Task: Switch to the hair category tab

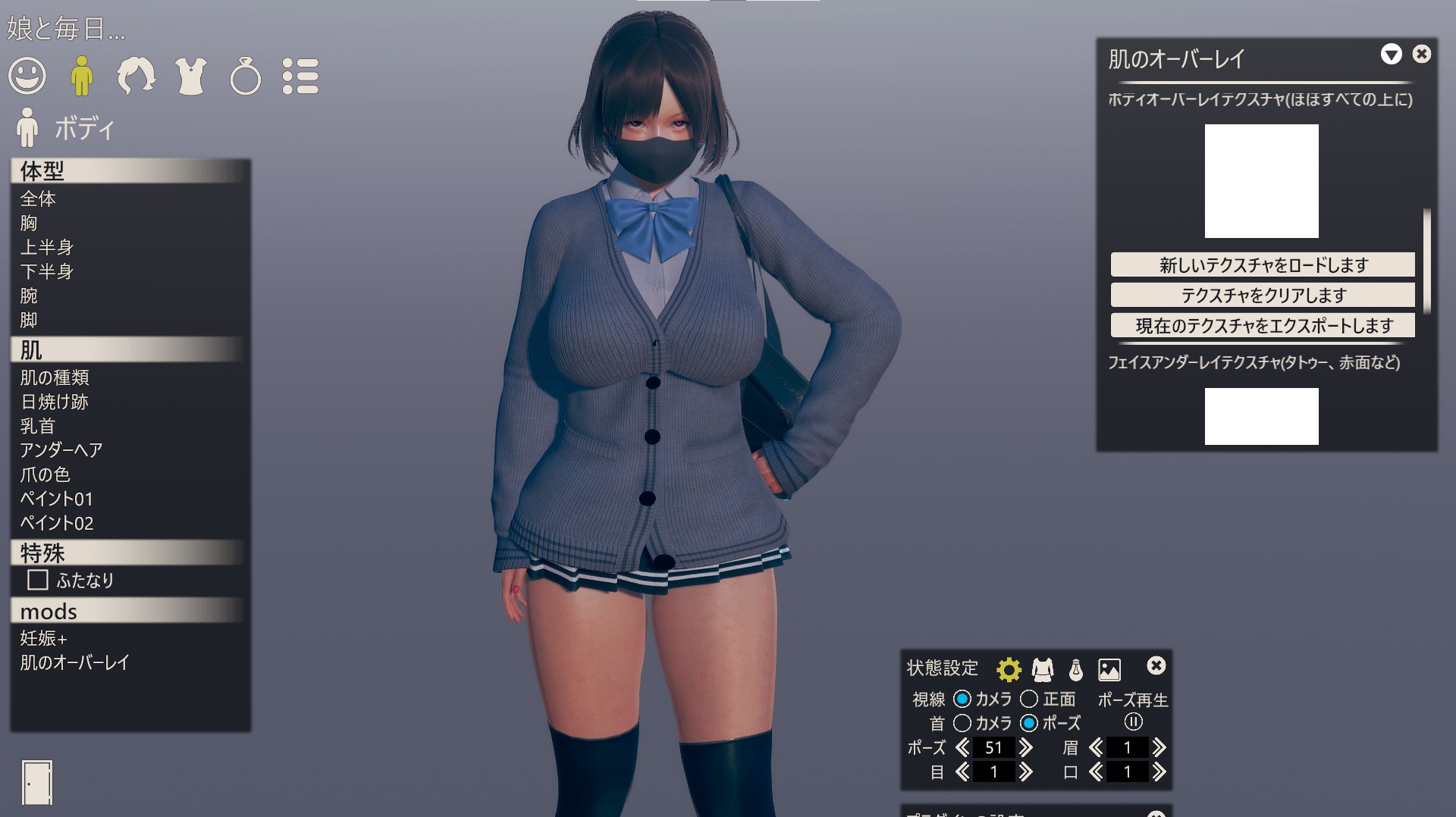Action: point(136,77)
